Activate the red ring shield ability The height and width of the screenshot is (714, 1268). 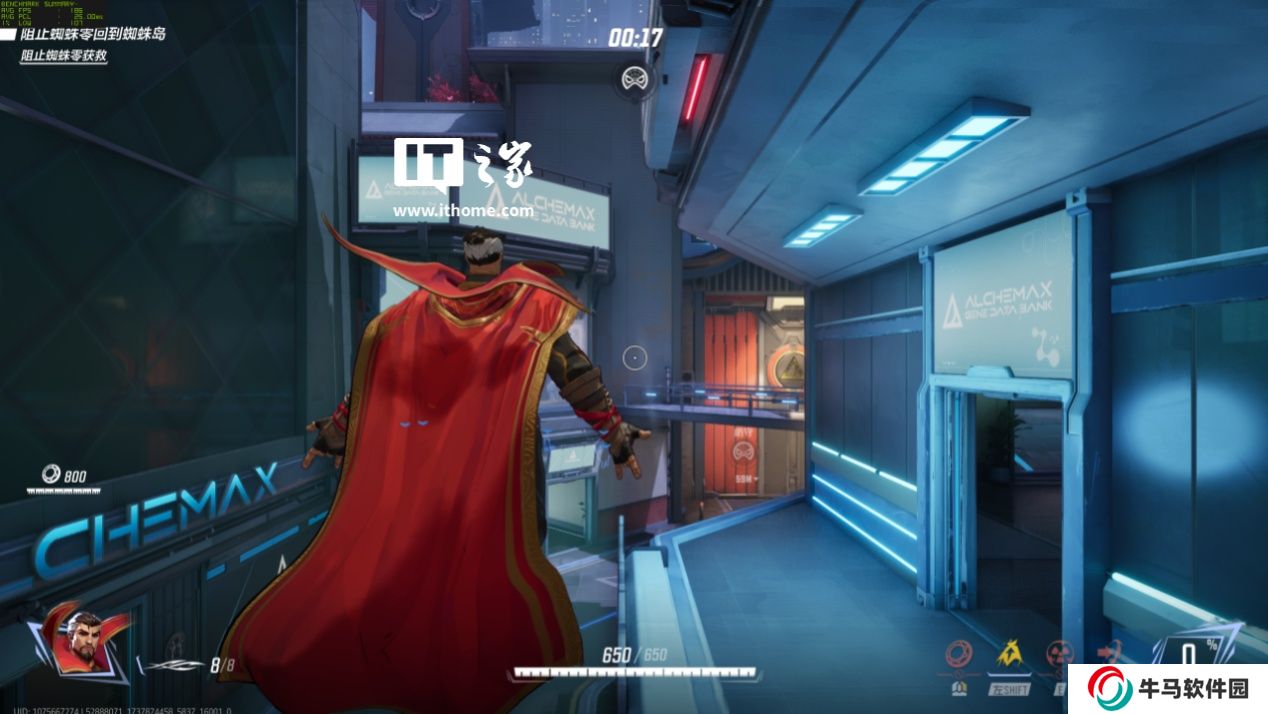(x=959, y=655)
